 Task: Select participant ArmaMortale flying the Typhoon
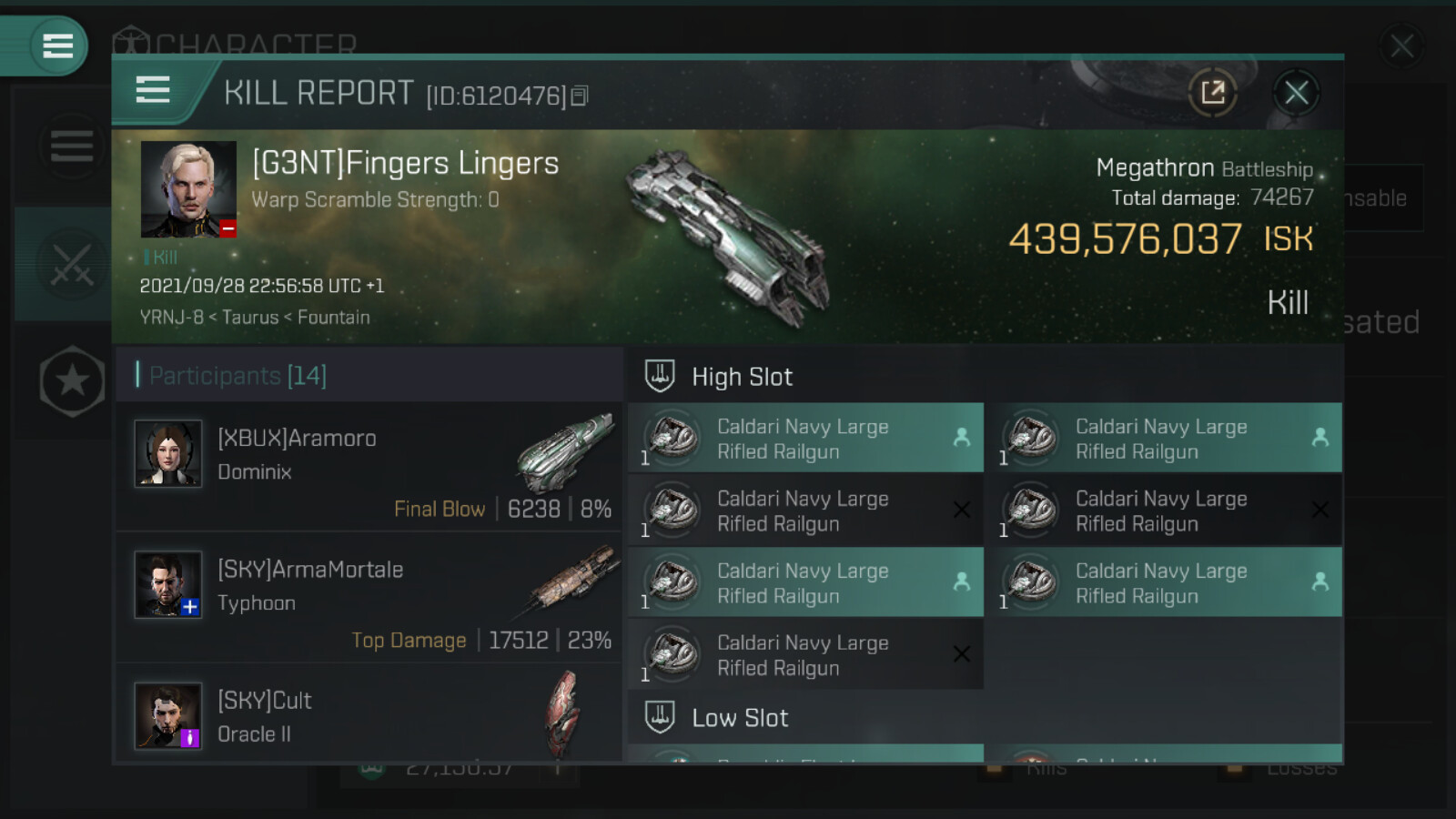point(369,597)
